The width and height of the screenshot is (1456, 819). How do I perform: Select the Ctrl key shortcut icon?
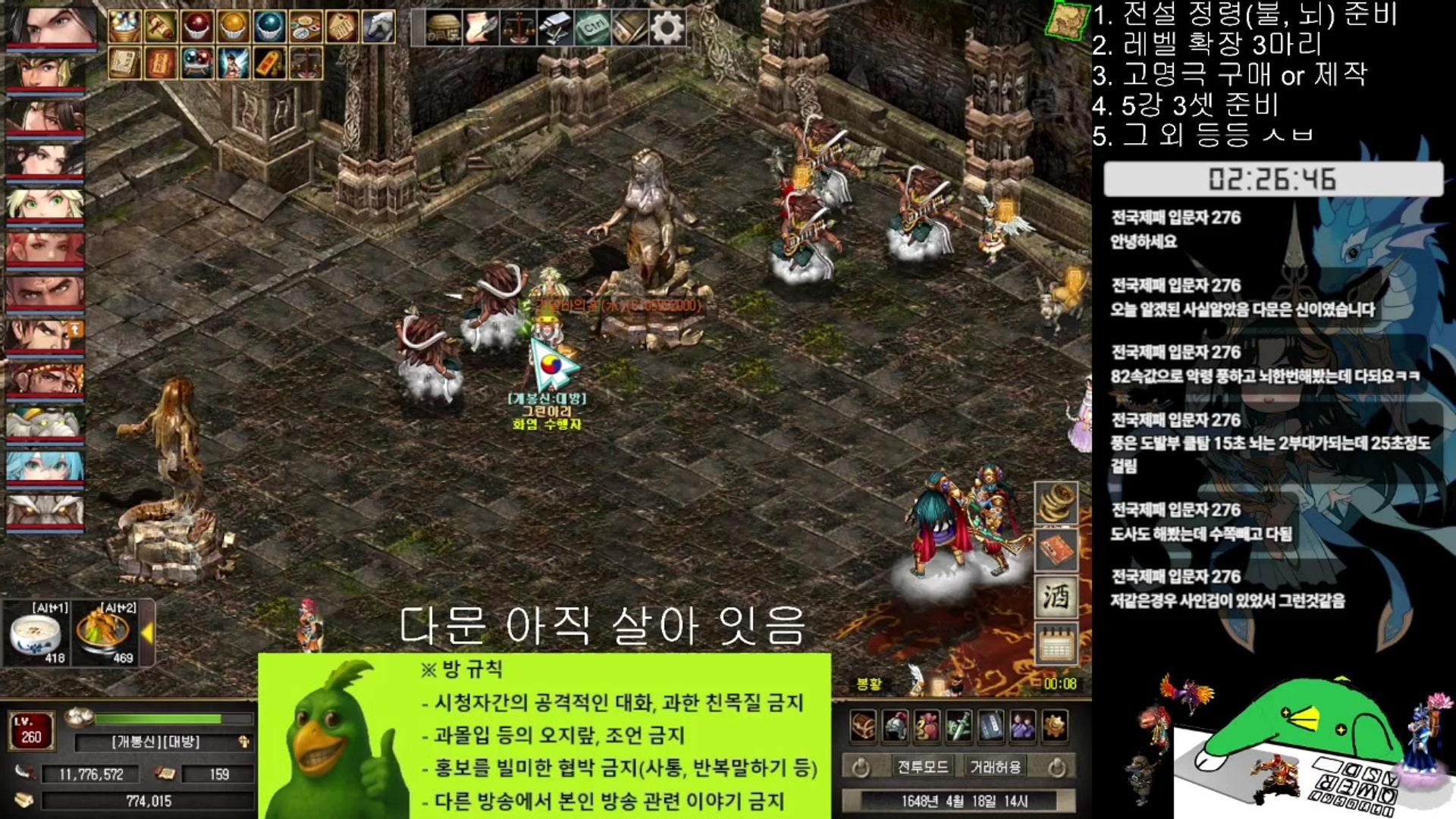pyautogui.click(x=595, y=27)
